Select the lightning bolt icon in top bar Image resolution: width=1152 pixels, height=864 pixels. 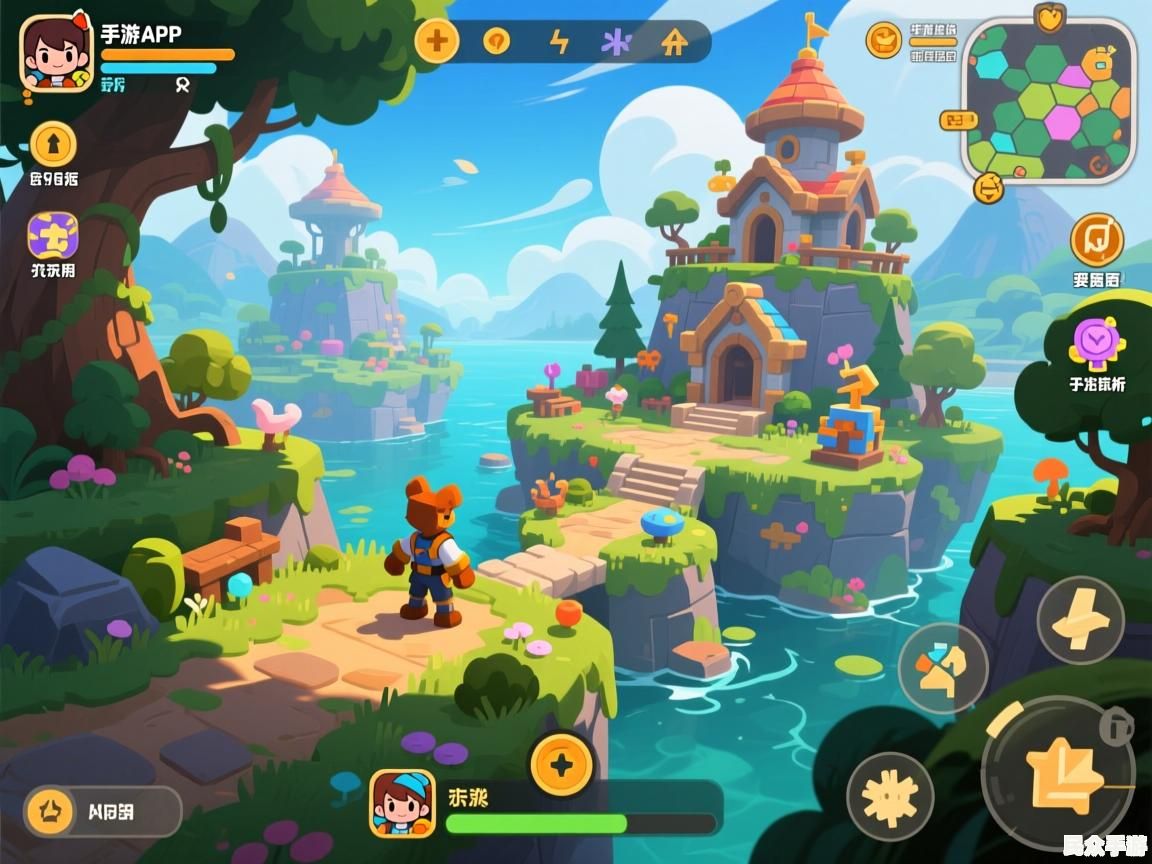click(x=559, y=41)
